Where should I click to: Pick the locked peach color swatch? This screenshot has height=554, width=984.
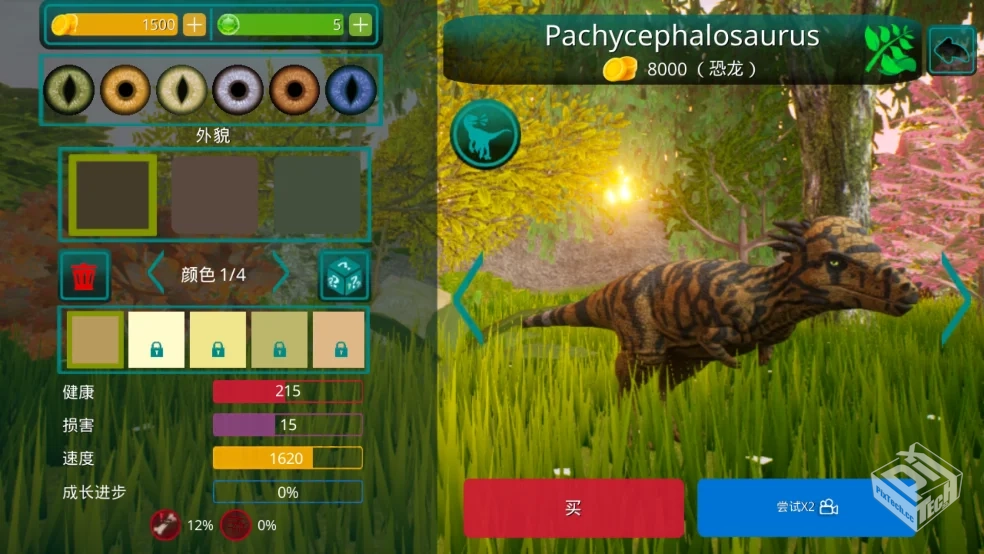coord(339,340)
